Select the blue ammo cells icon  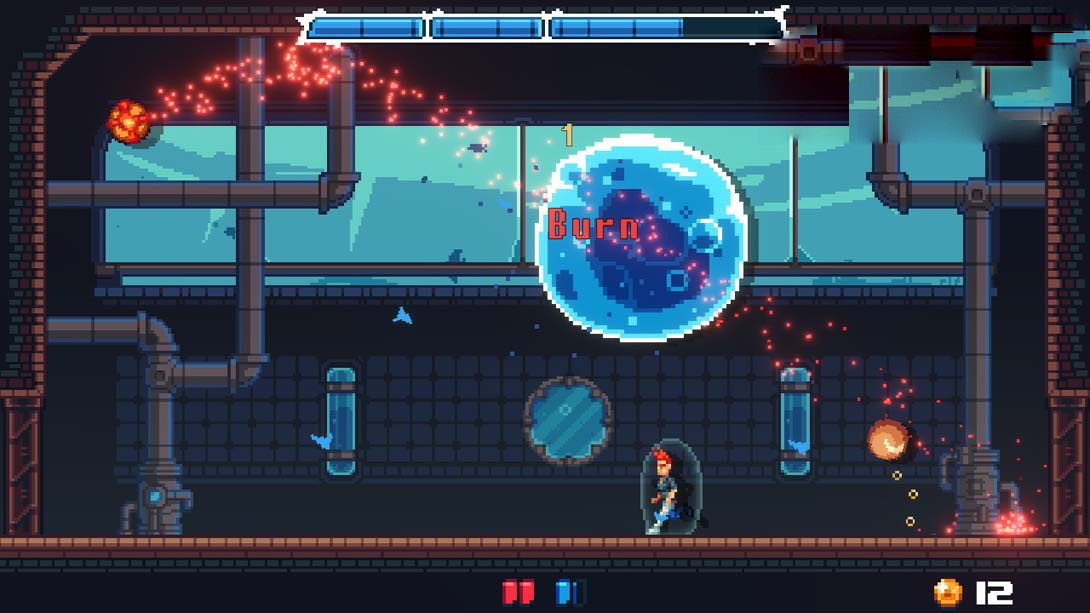tap(570, 592)
